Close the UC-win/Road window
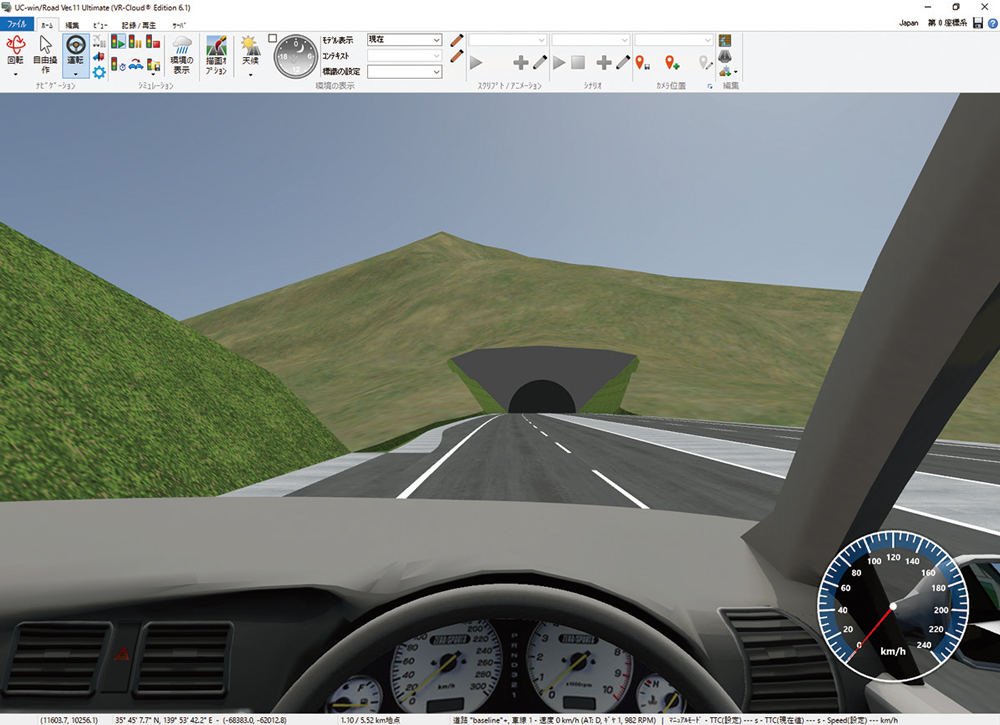 tap(987, 6)
